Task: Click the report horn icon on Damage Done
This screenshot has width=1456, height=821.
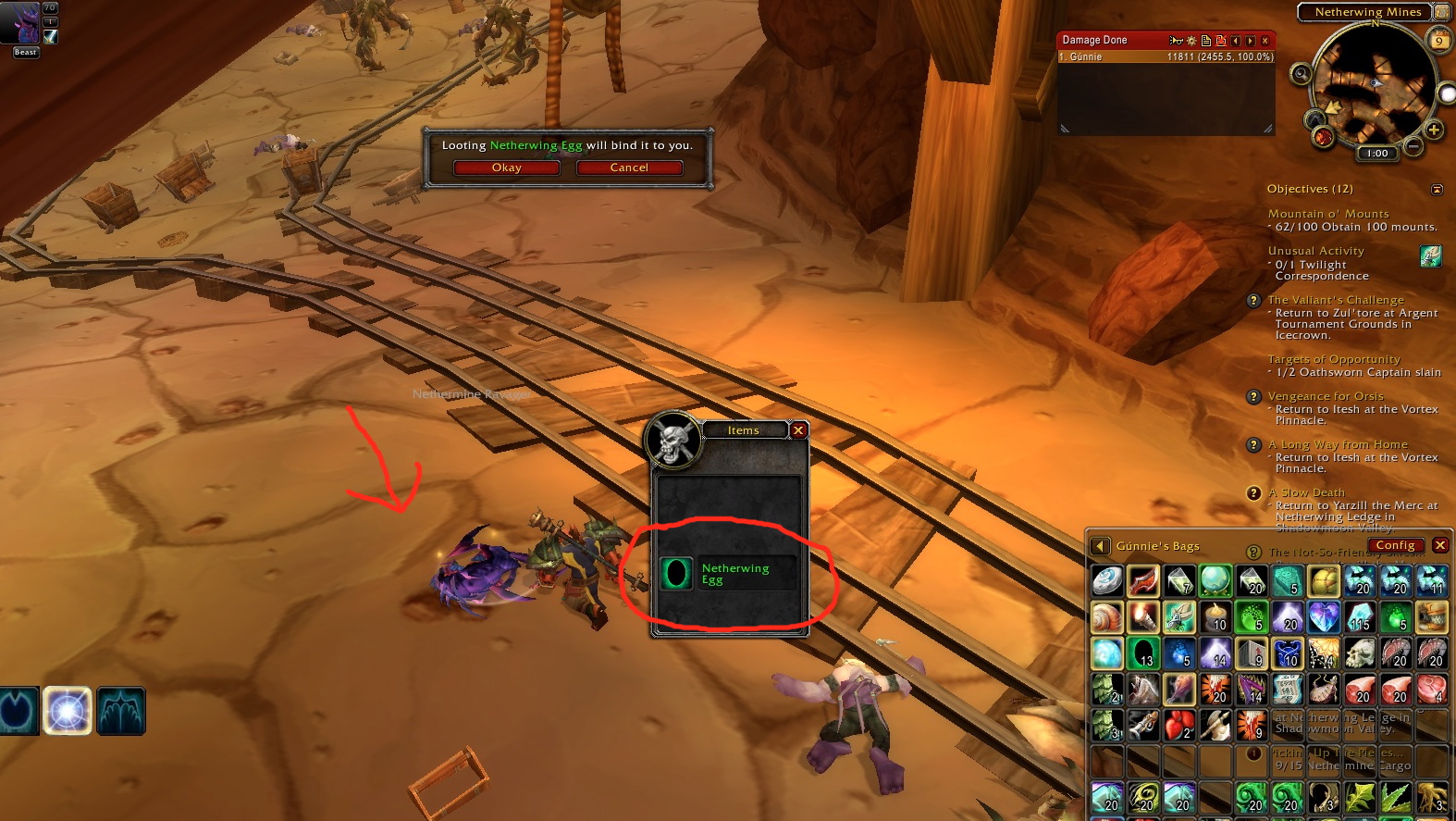Action: 1177,42
